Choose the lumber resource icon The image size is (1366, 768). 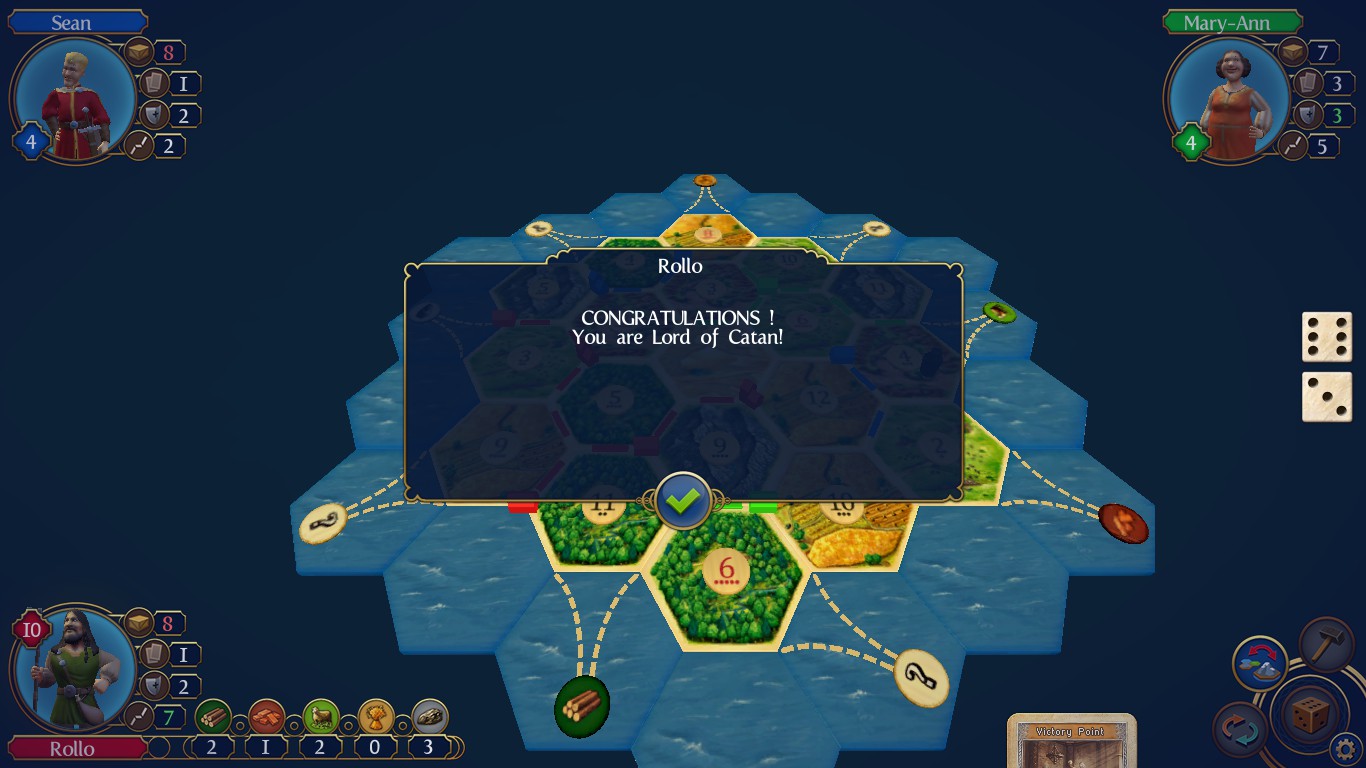(213, 717)
